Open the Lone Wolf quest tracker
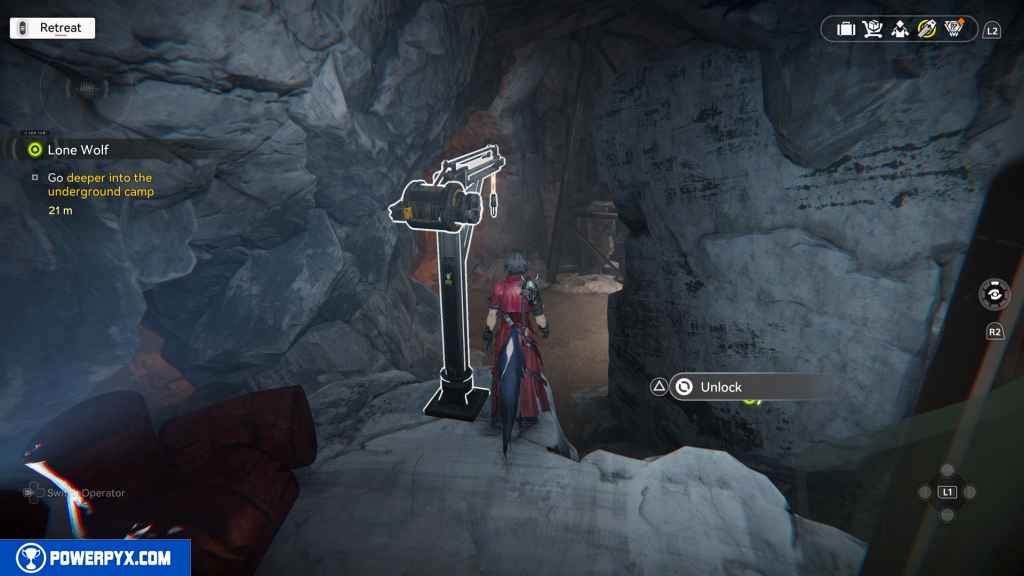The image size is (1024, 576). coord(77,150)
